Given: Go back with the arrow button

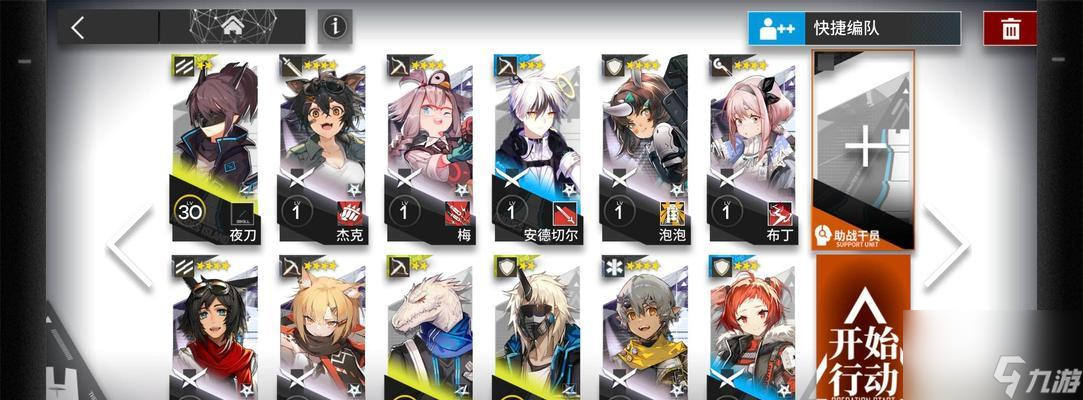Looking at the screenshot, I should pos(79,27).
